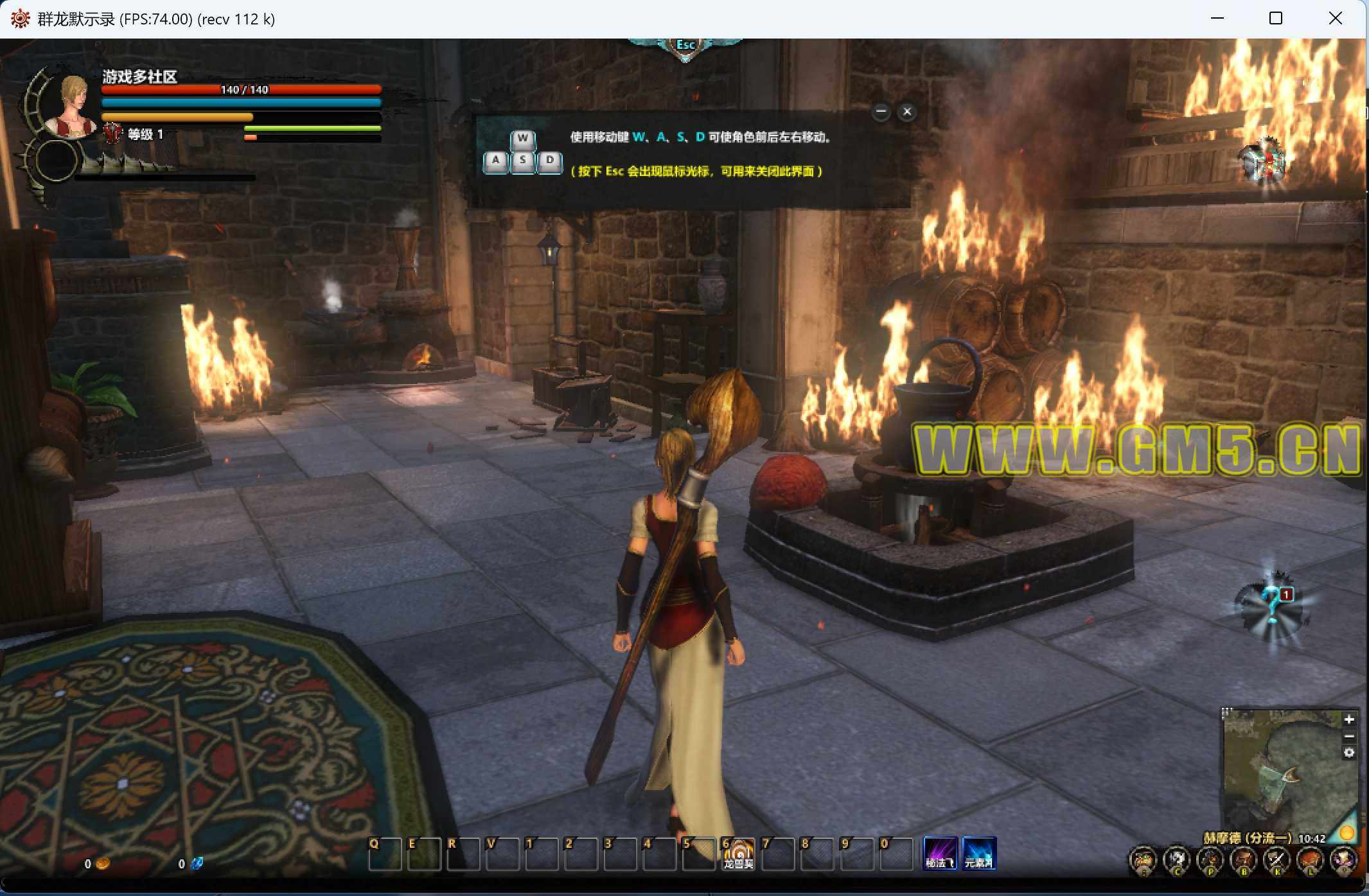
Task: Open minimap gear settings
Action: (1349, 753)
